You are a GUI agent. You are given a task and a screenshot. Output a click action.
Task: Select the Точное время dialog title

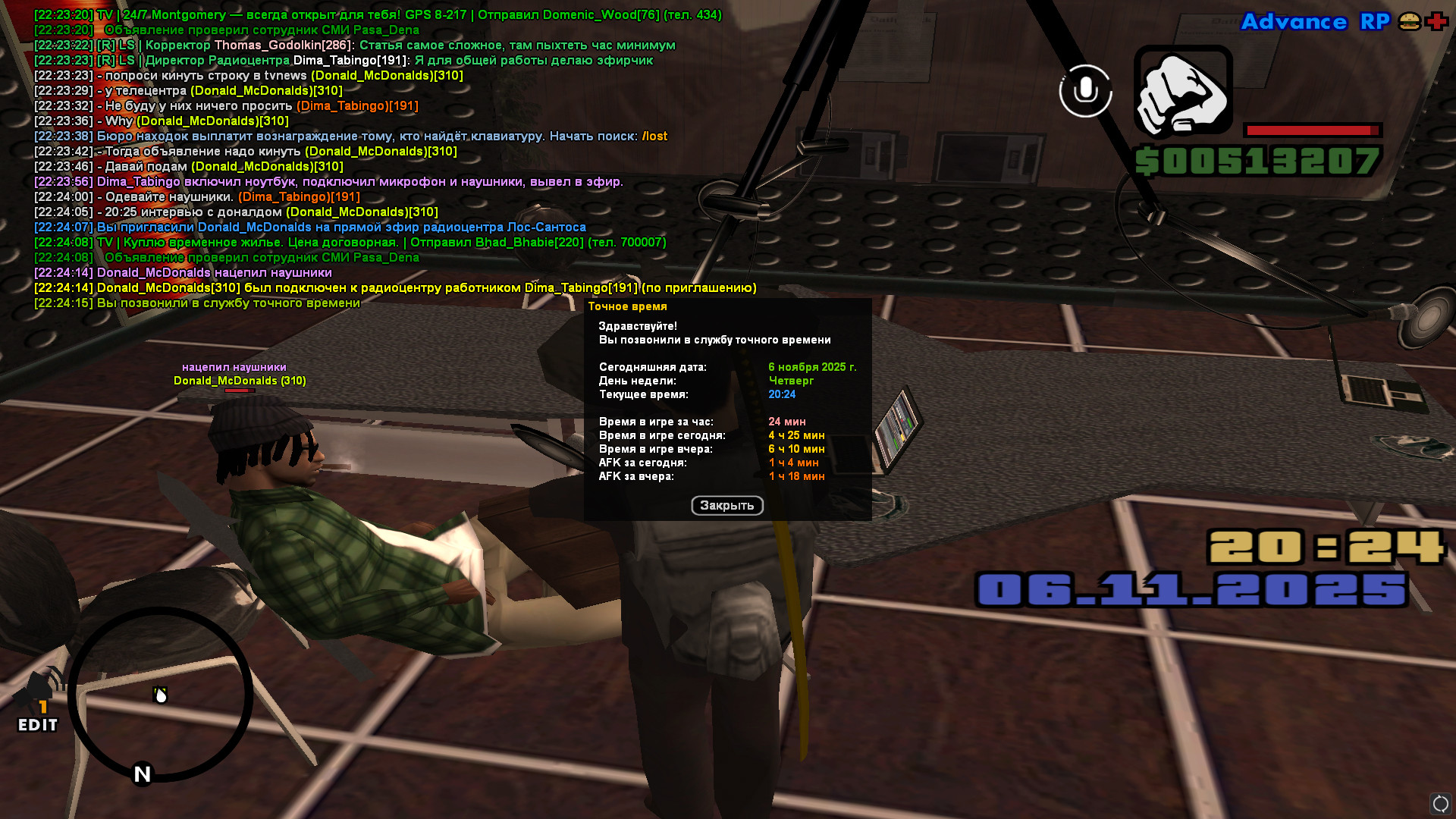coord(627,306)
